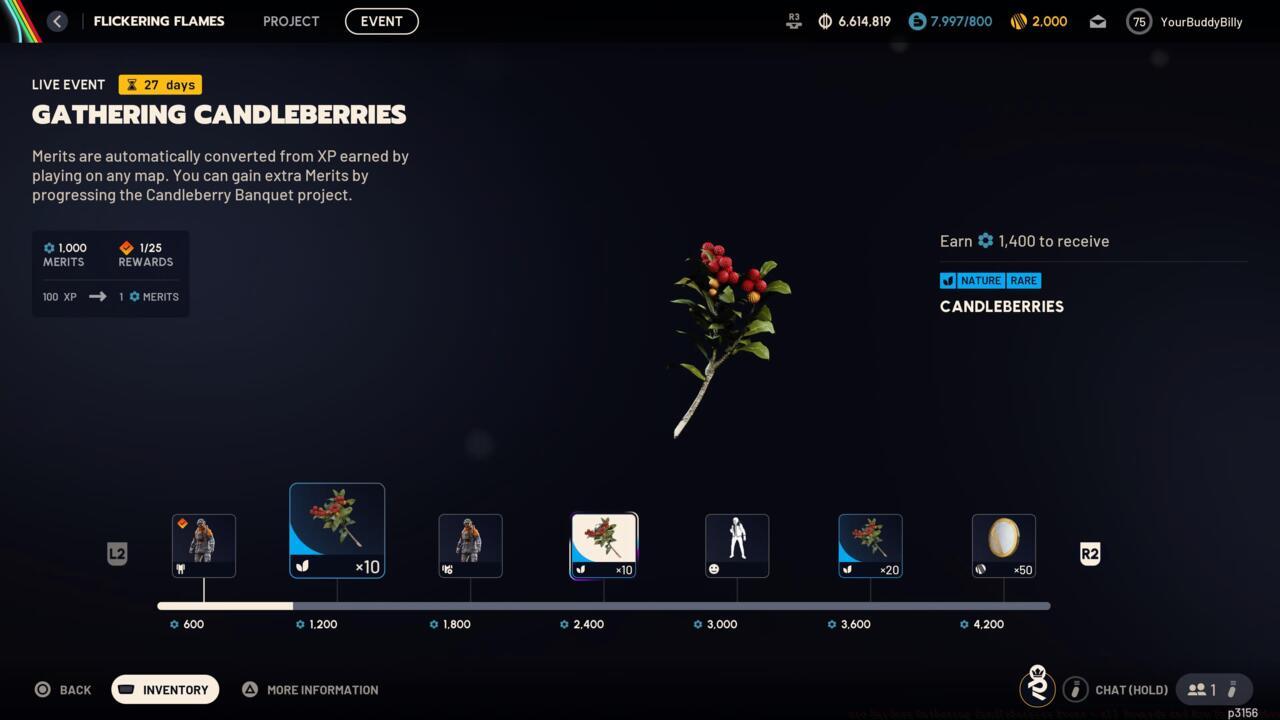Click the blue energy currency icon
The height and width of the screenshot is (720, 1280).
click(x=916, y=21)
